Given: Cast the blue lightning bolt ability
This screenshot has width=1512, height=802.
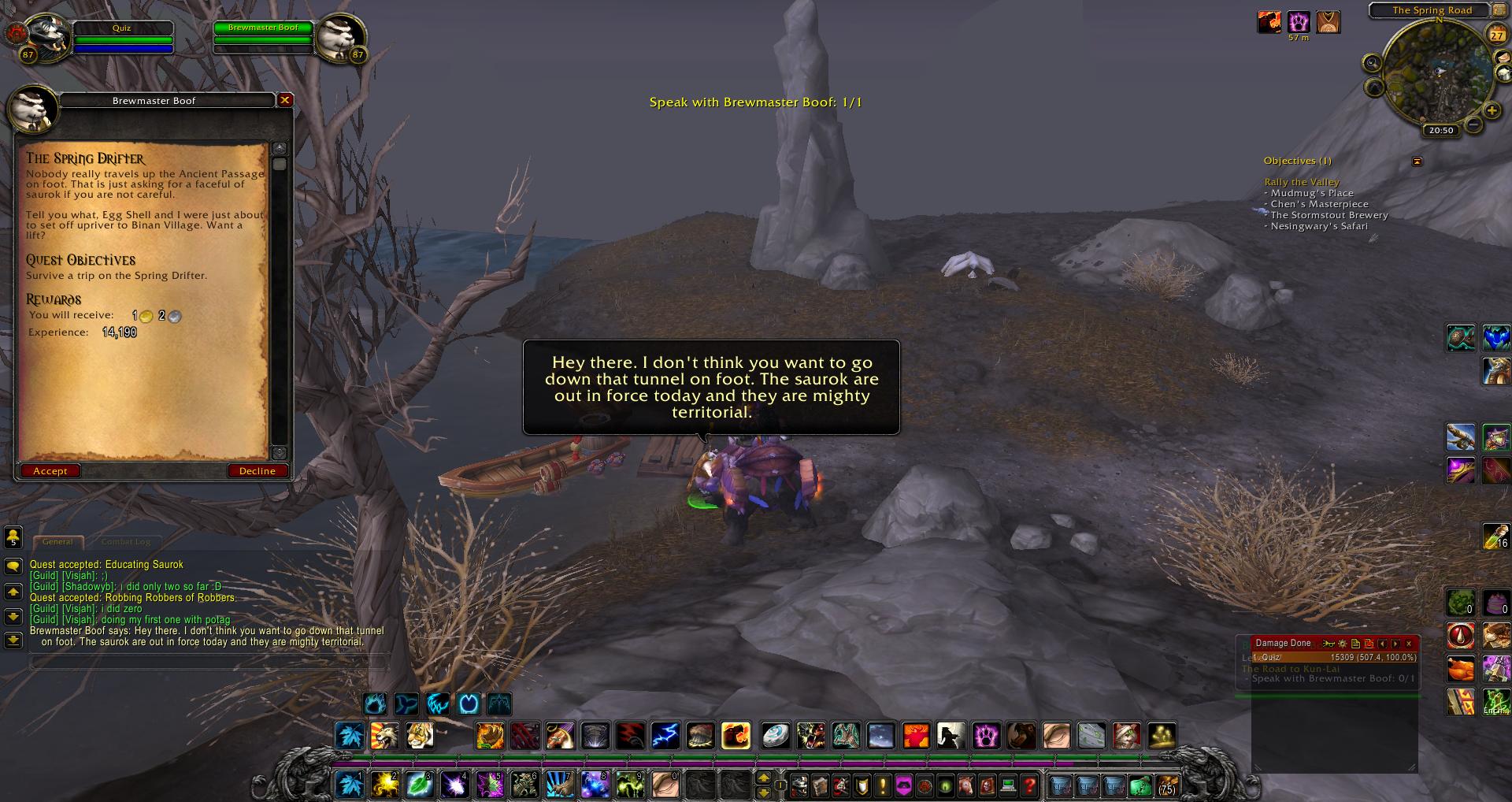Looking at the screenshot, I should coord(665,736).
